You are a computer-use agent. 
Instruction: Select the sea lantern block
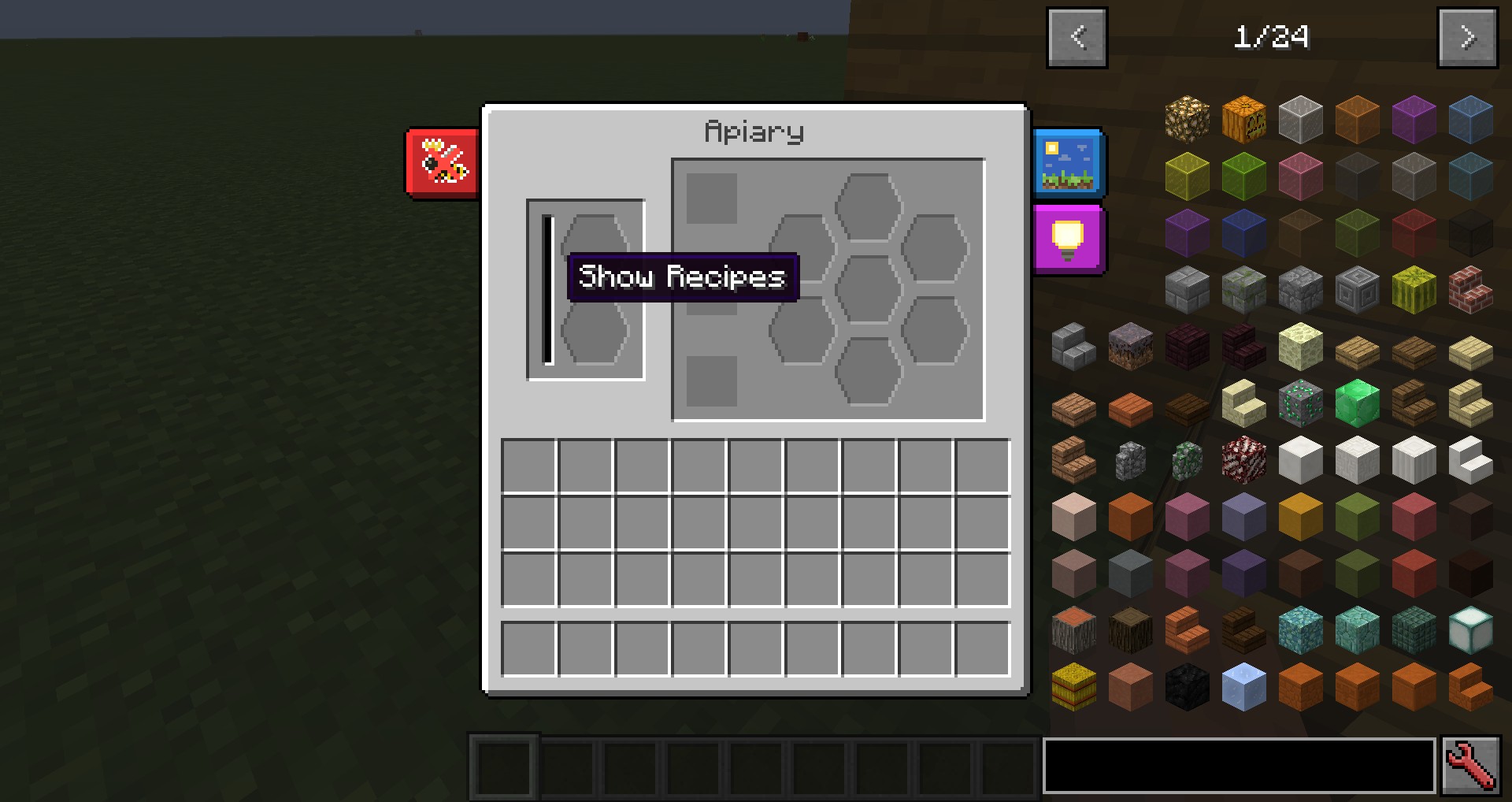1470,629
